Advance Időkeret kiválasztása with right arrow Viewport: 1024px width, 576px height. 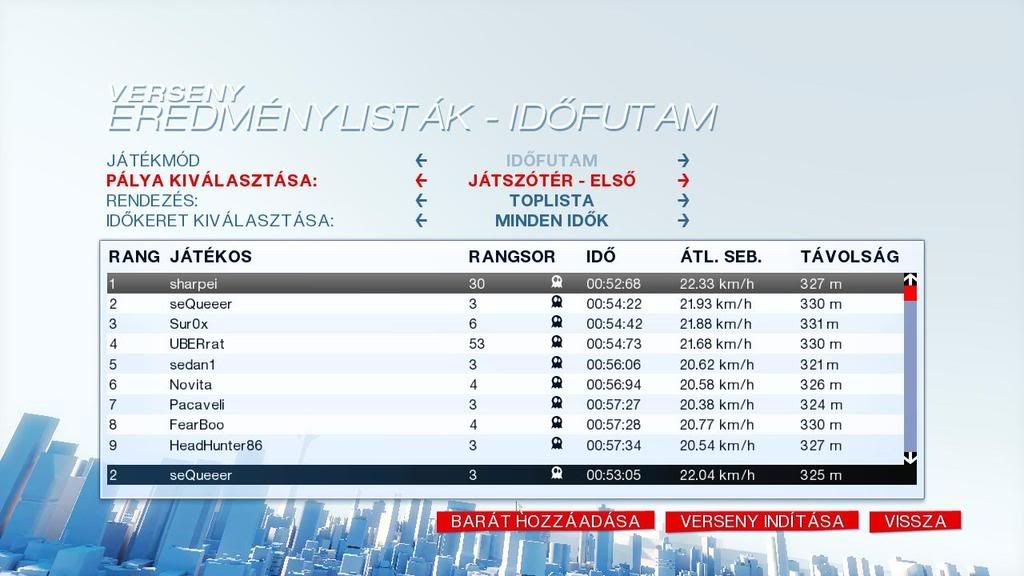[683, 220]
